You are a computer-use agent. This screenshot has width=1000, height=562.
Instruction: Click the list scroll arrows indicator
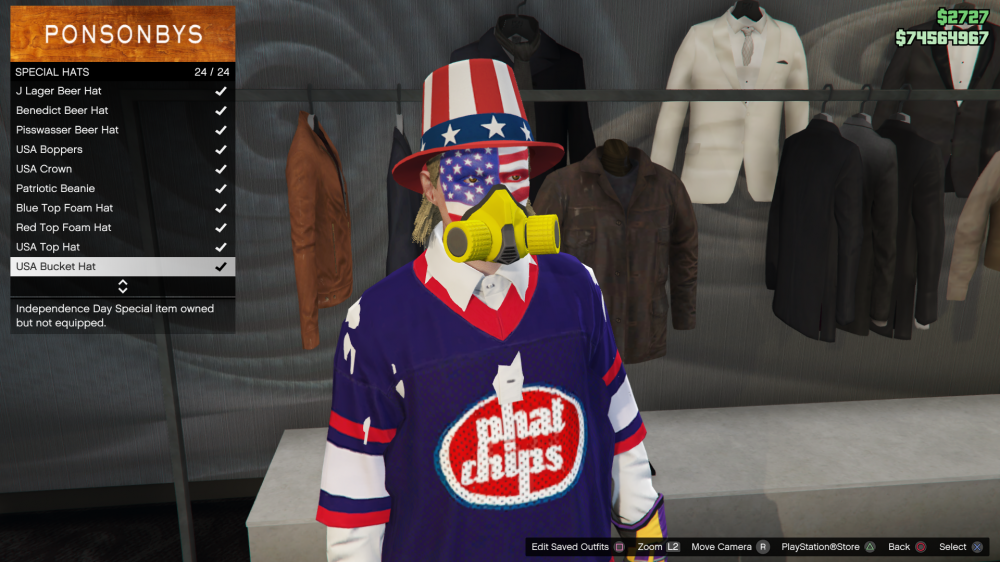point(123,286)
